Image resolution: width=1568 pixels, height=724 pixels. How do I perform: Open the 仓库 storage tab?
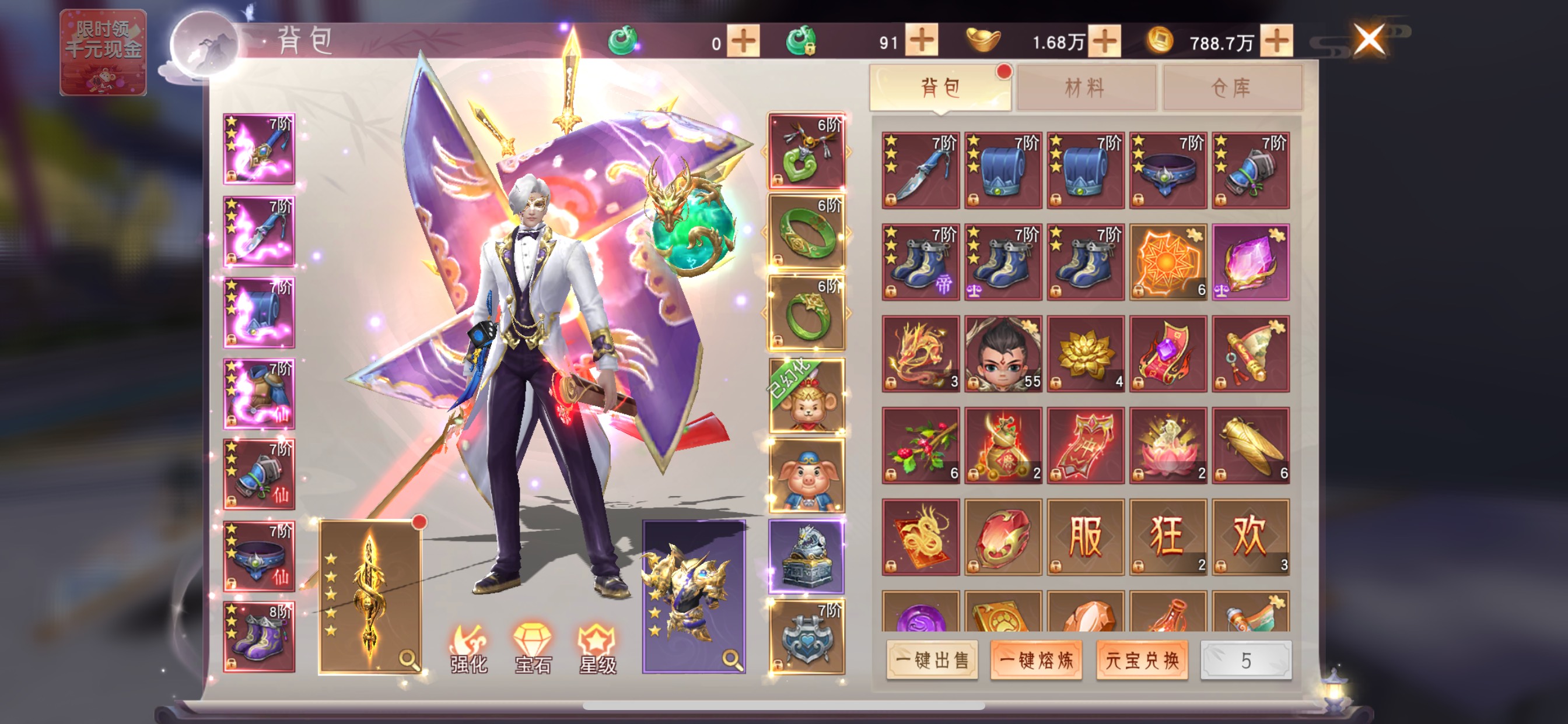pos(1232,88)
